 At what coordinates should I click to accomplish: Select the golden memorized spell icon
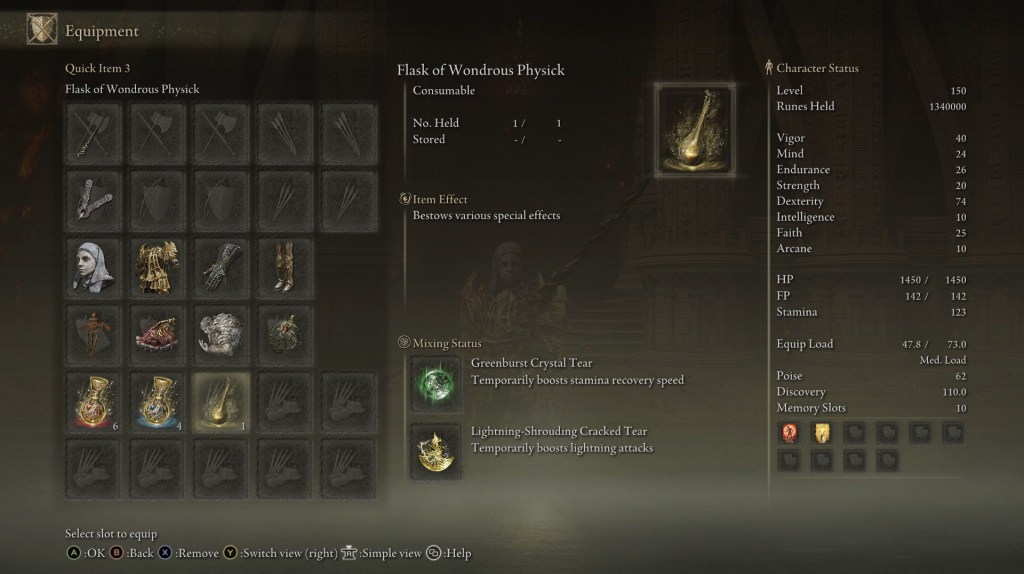820,432
